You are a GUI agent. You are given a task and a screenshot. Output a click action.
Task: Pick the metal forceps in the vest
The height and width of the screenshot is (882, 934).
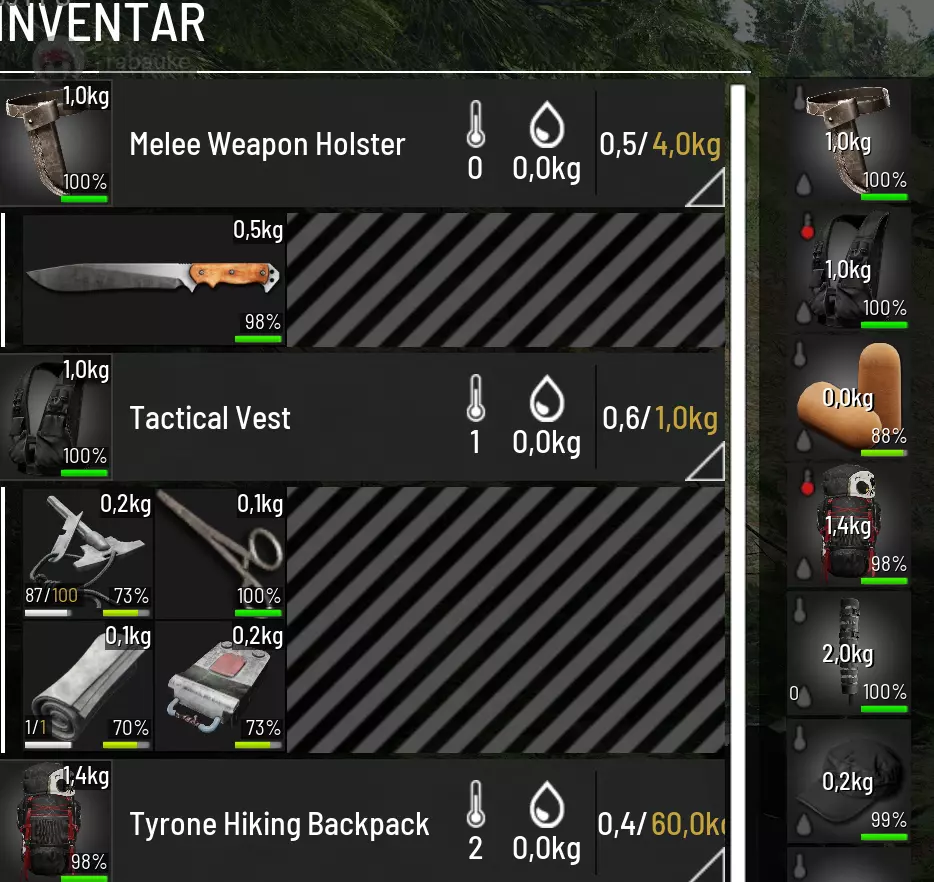pos(220,553)
